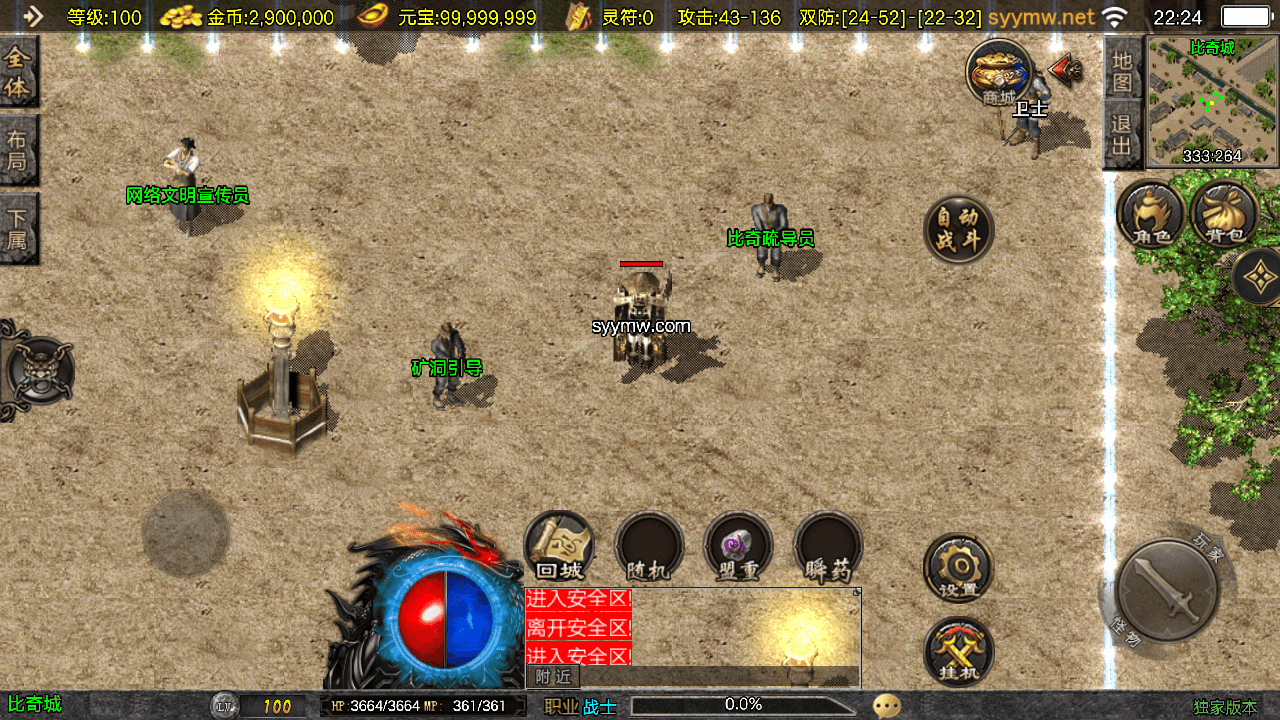Click the 退出 exit button
The width and height of the screenshot is (1280, 720).
point(1122,138)
